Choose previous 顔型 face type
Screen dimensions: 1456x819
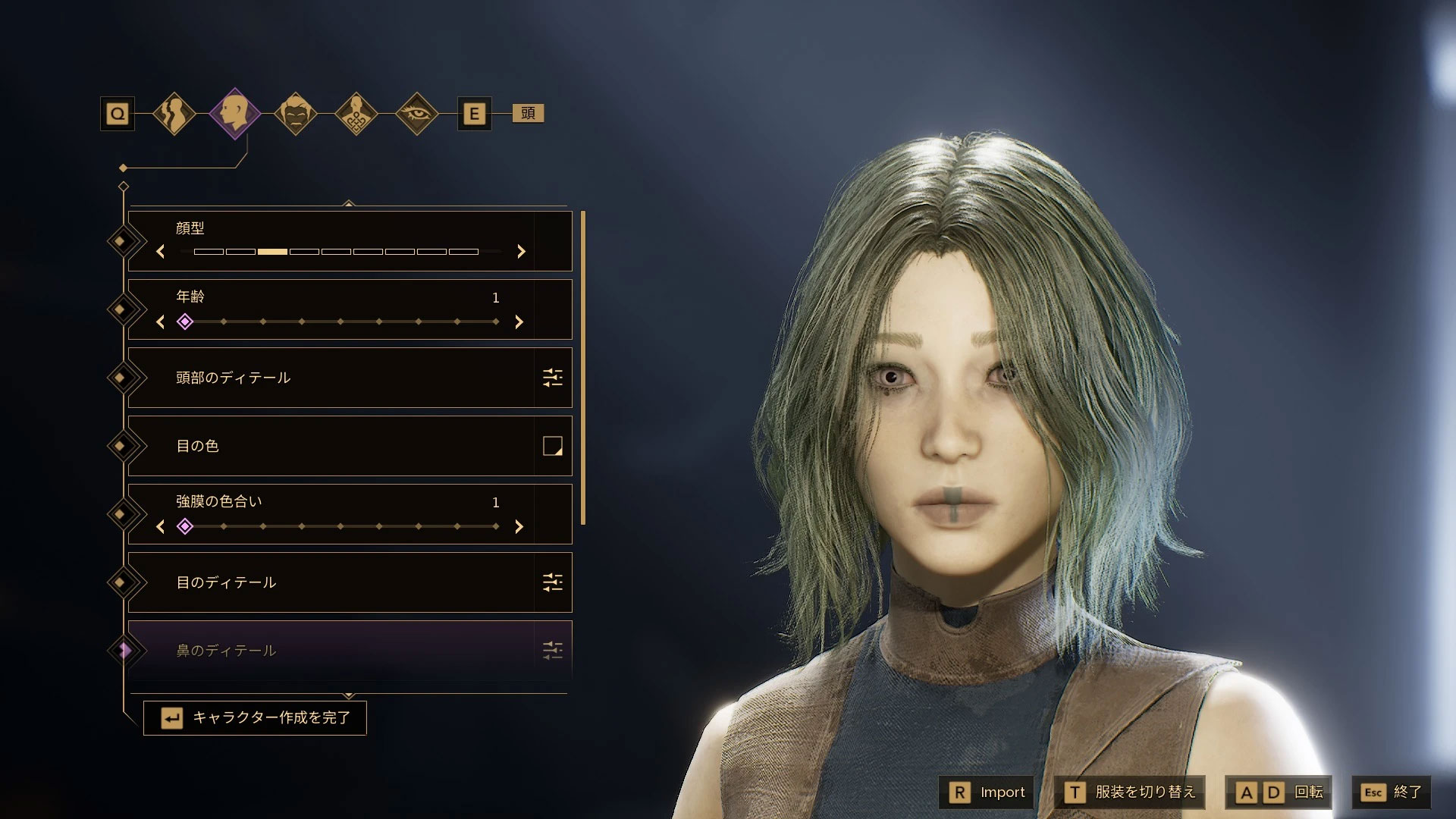[160, 252]
